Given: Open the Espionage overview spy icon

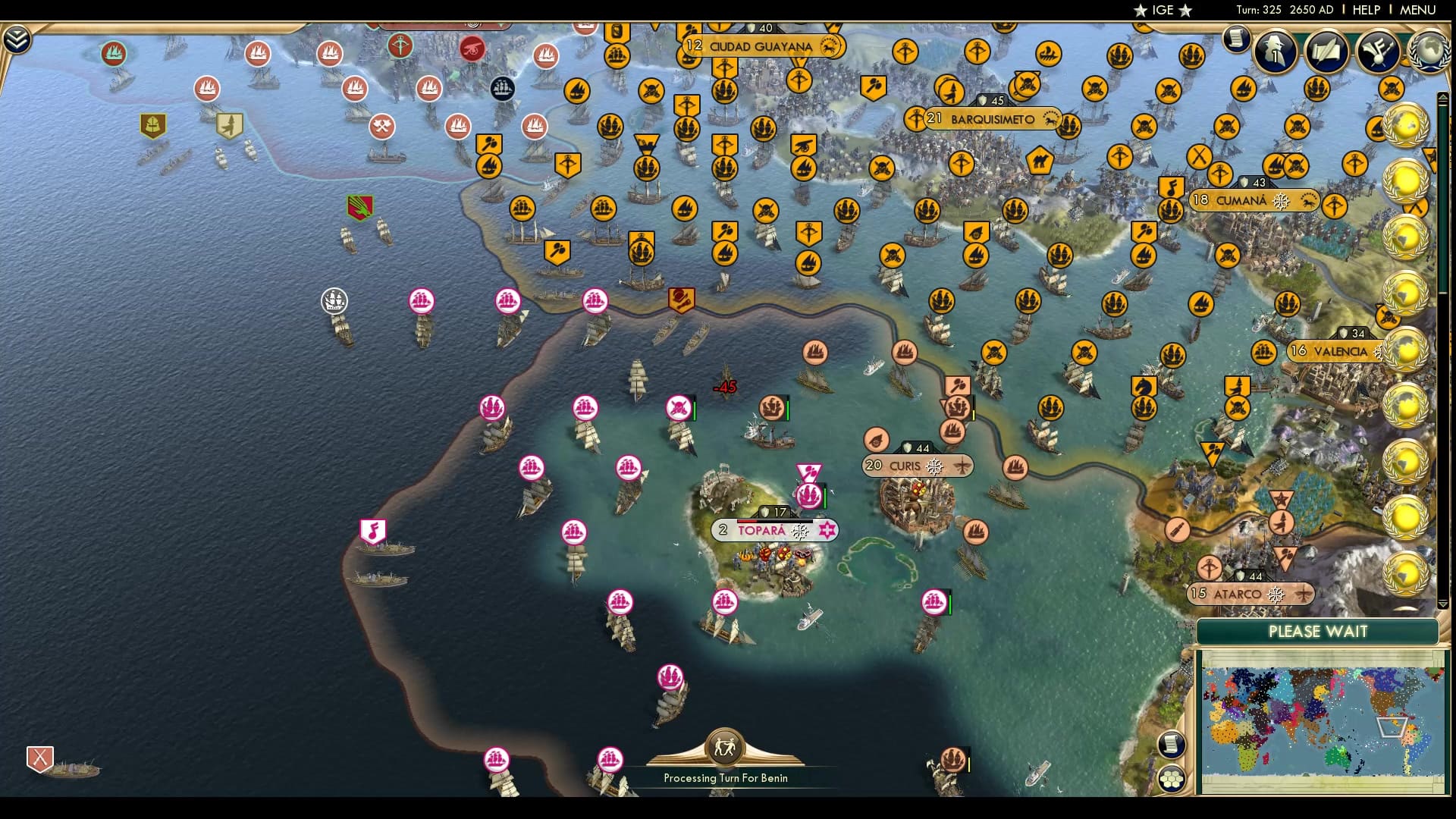Looking at the screenshot, I should coord(1275,51).
